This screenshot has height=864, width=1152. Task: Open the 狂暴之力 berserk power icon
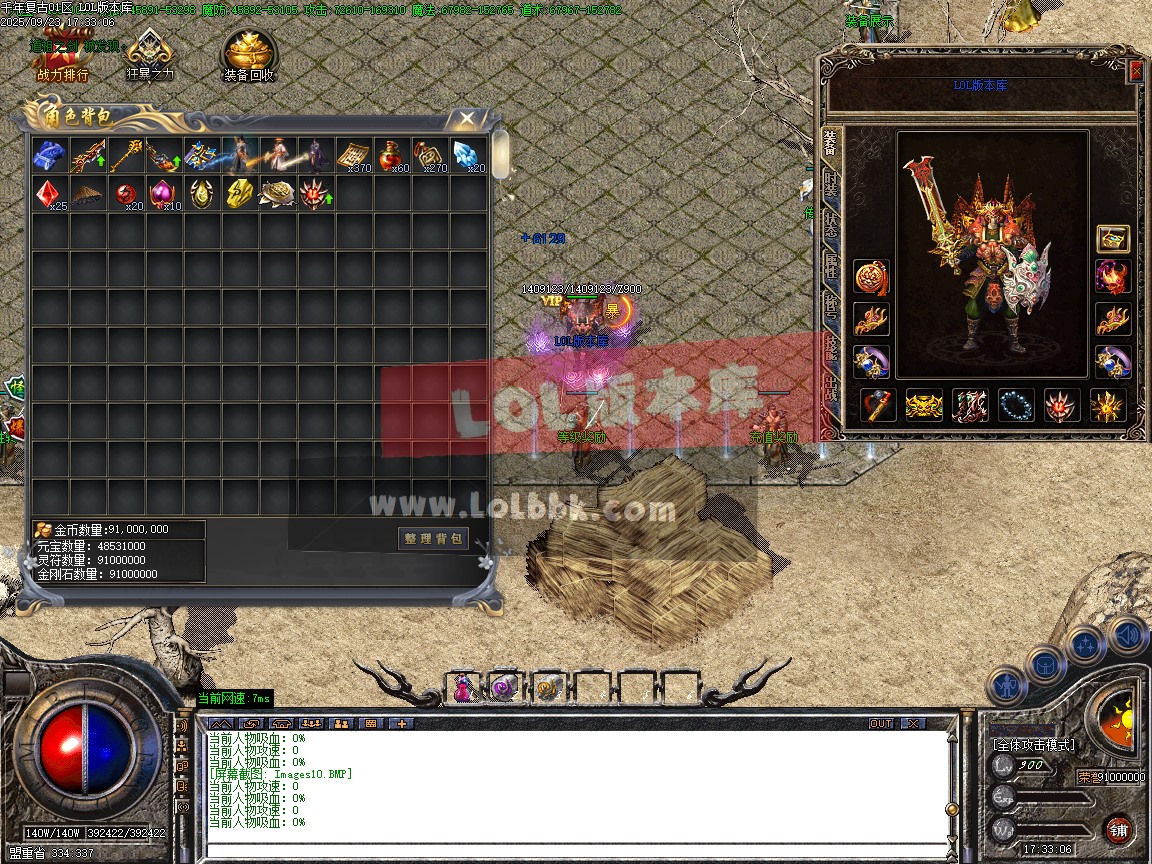click(x=150, y=56)
